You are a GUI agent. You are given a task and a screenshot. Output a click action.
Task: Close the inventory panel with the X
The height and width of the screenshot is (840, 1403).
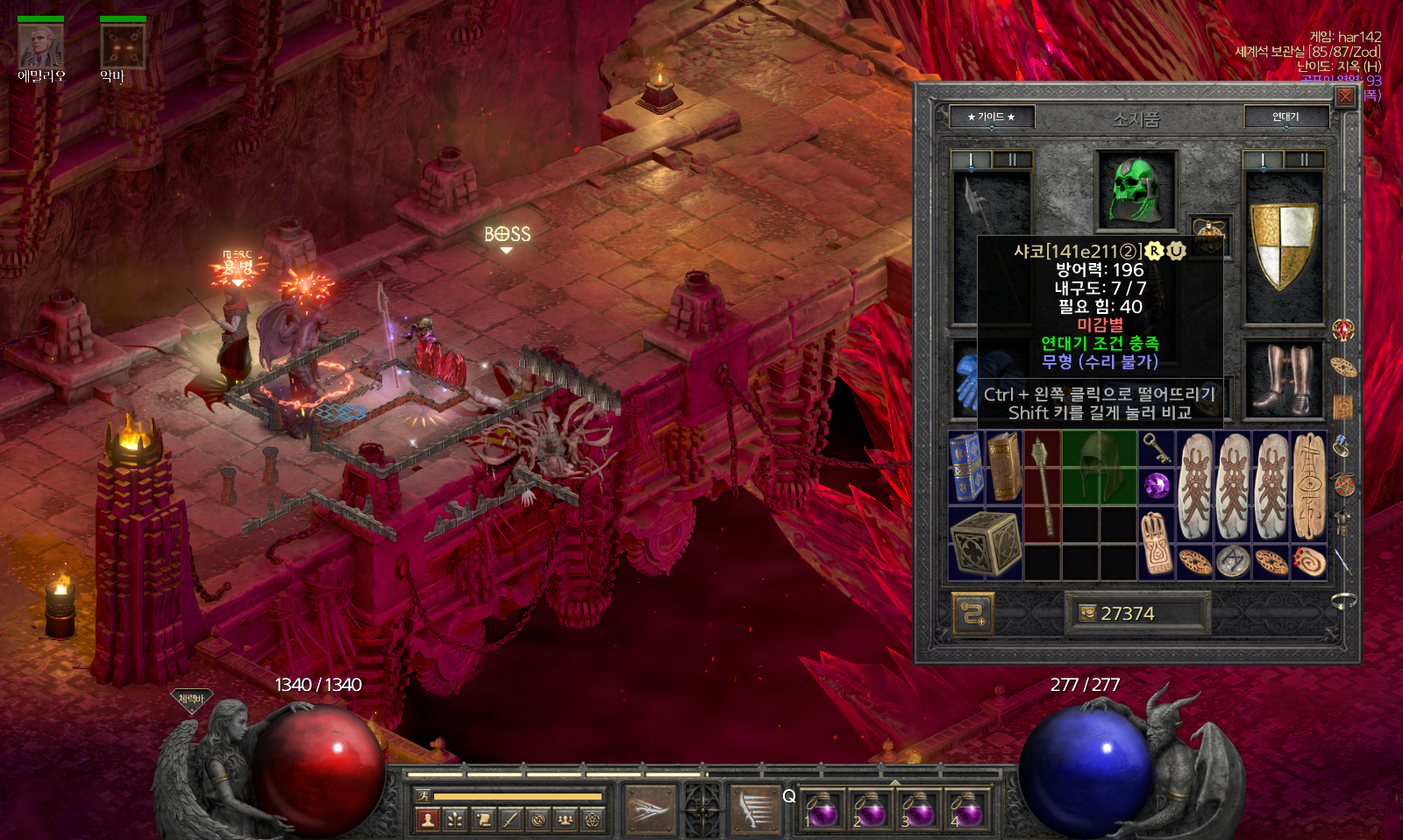[x=1345, y=96]
